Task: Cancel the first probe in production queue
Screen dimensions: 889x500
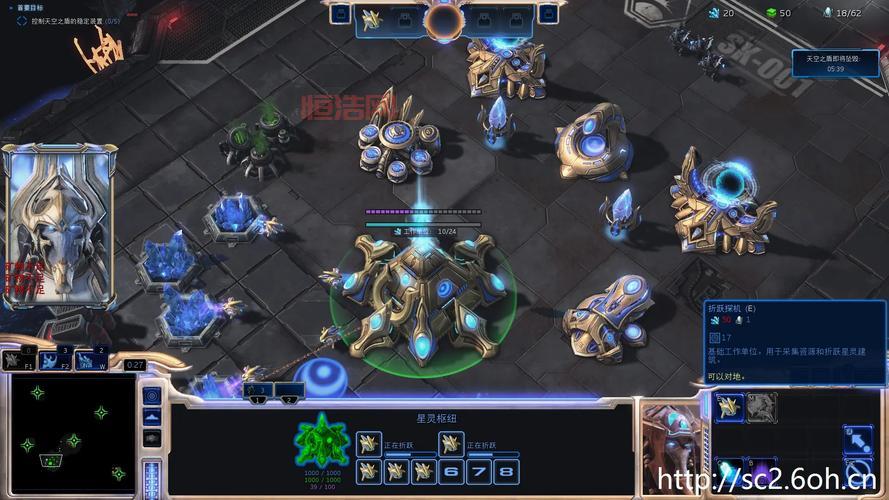Action: pyautogui.click(x=368, y=443)
